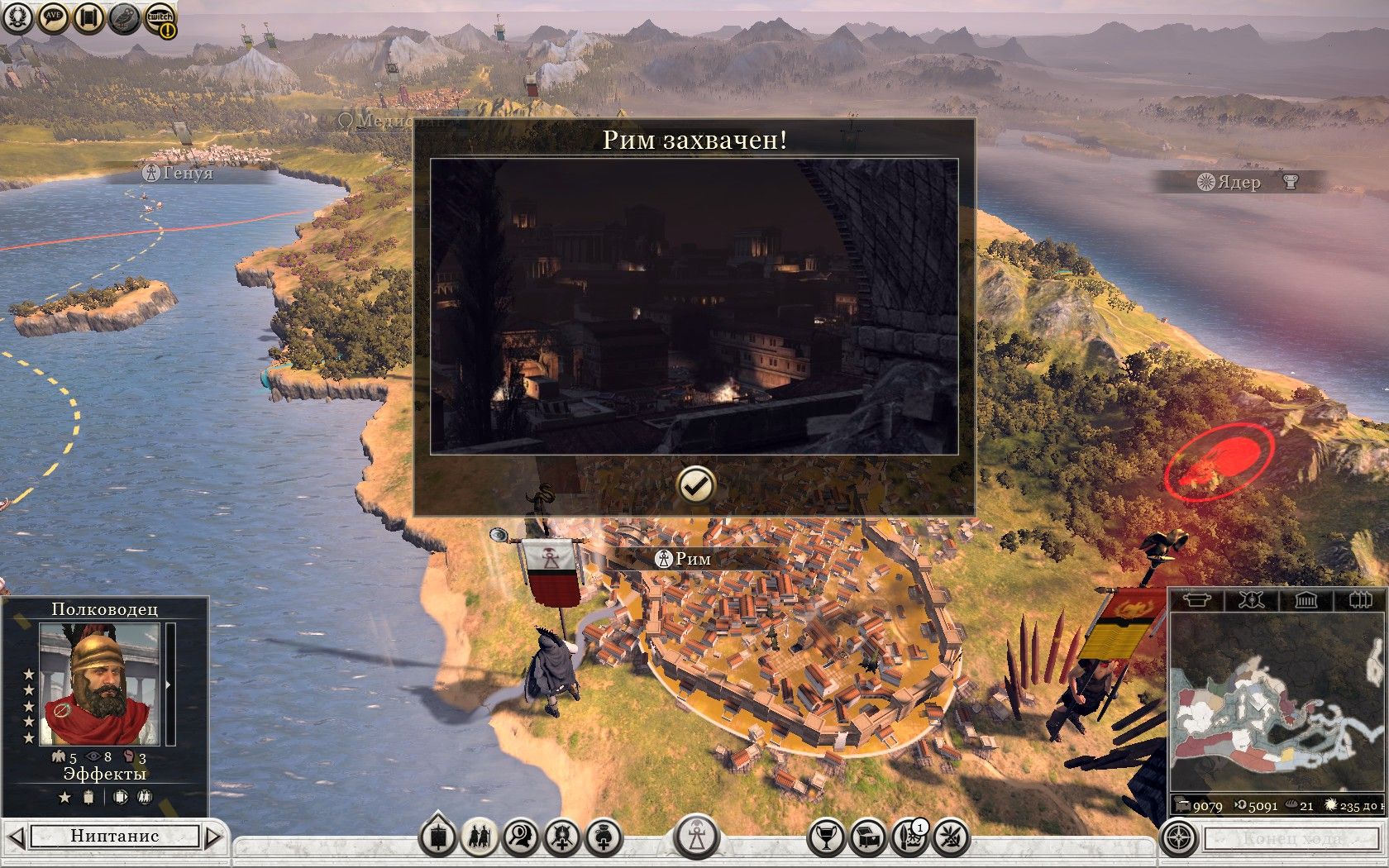The image size is (1389, 868).
Task: Open the AVE speech bubble chat icon
Action: 53,17
